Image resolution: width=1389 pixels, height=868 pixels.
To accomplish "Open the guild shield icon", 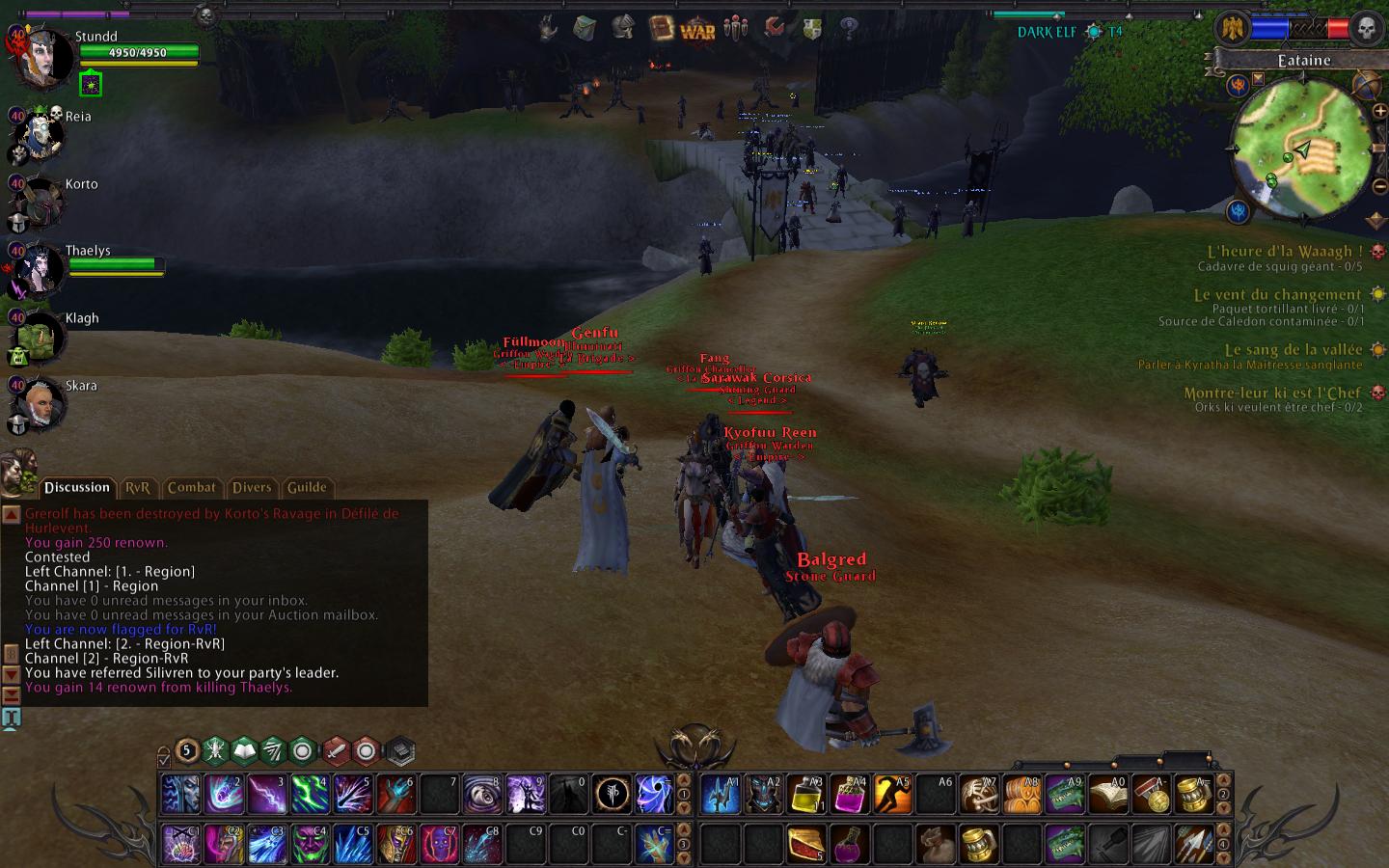I will [x=812, y=30].
